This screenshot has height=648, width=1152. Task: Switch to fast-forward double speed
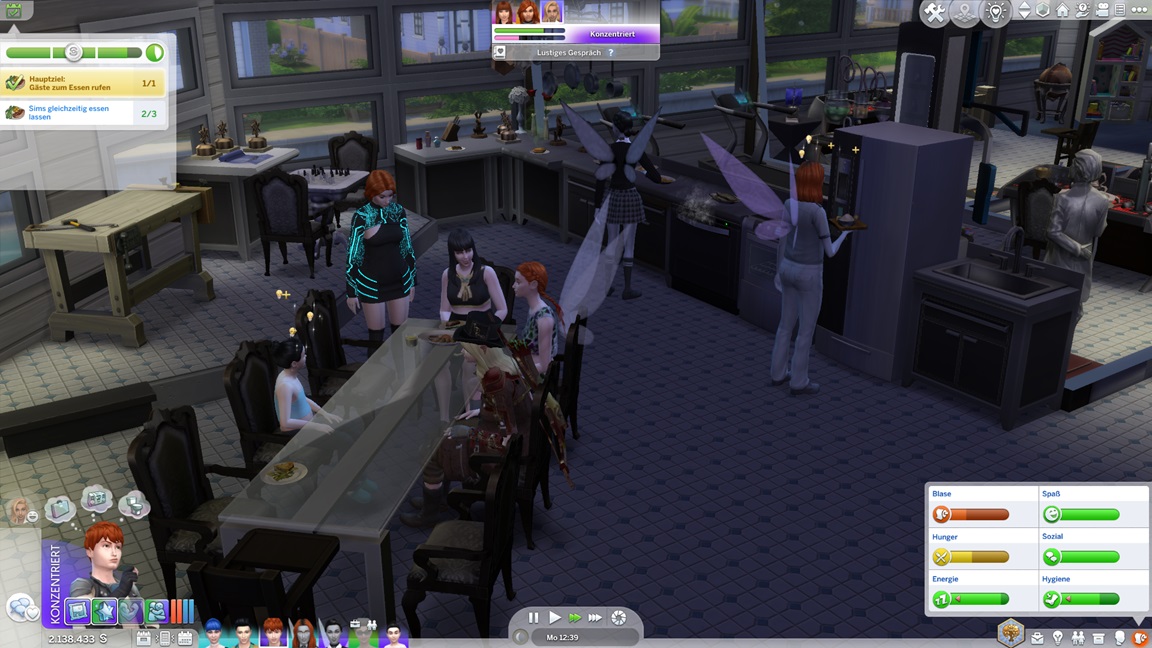pos(574,618)
